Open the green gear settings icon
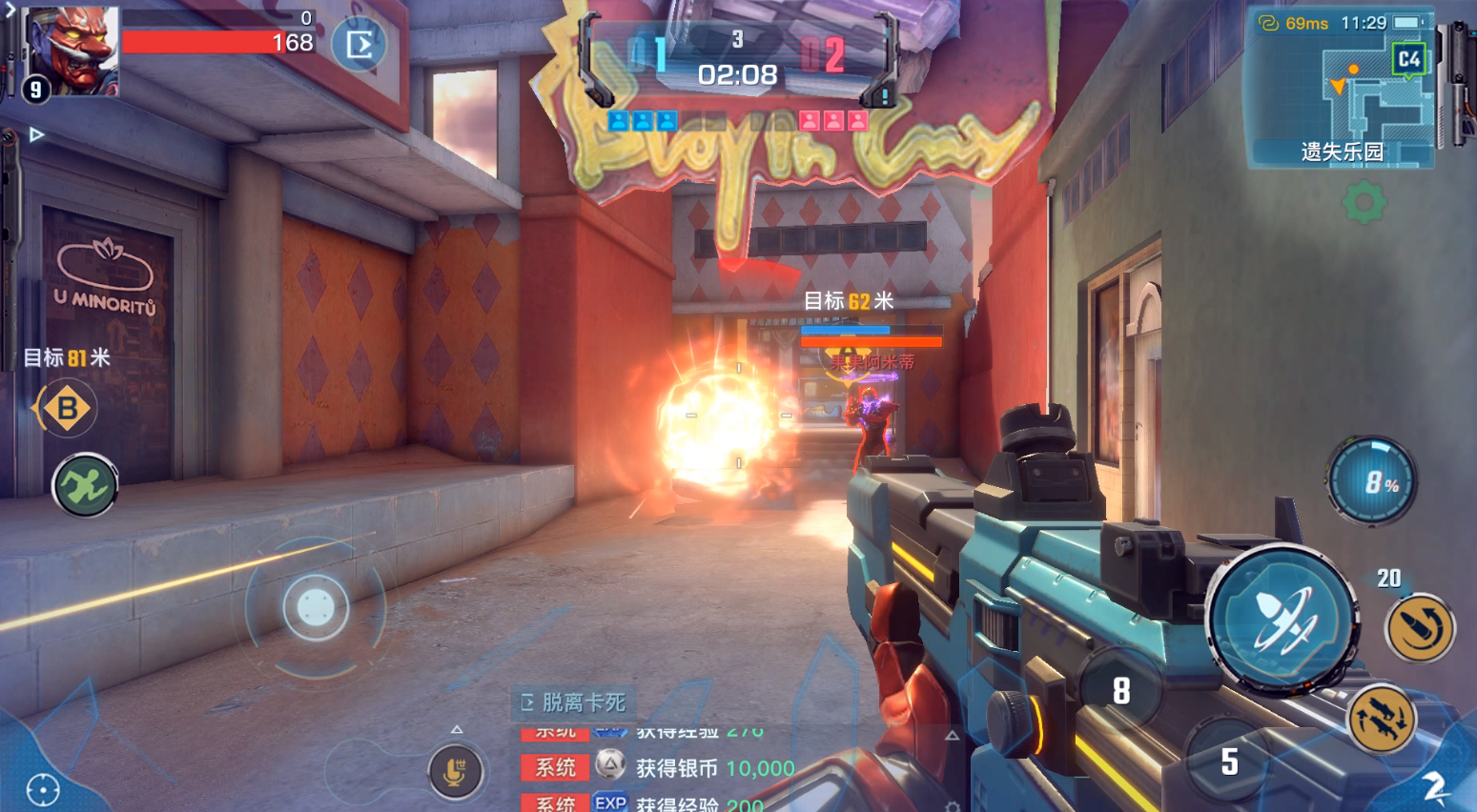This screenshot has width=1477, height=812. click(x=1364, y=202)
